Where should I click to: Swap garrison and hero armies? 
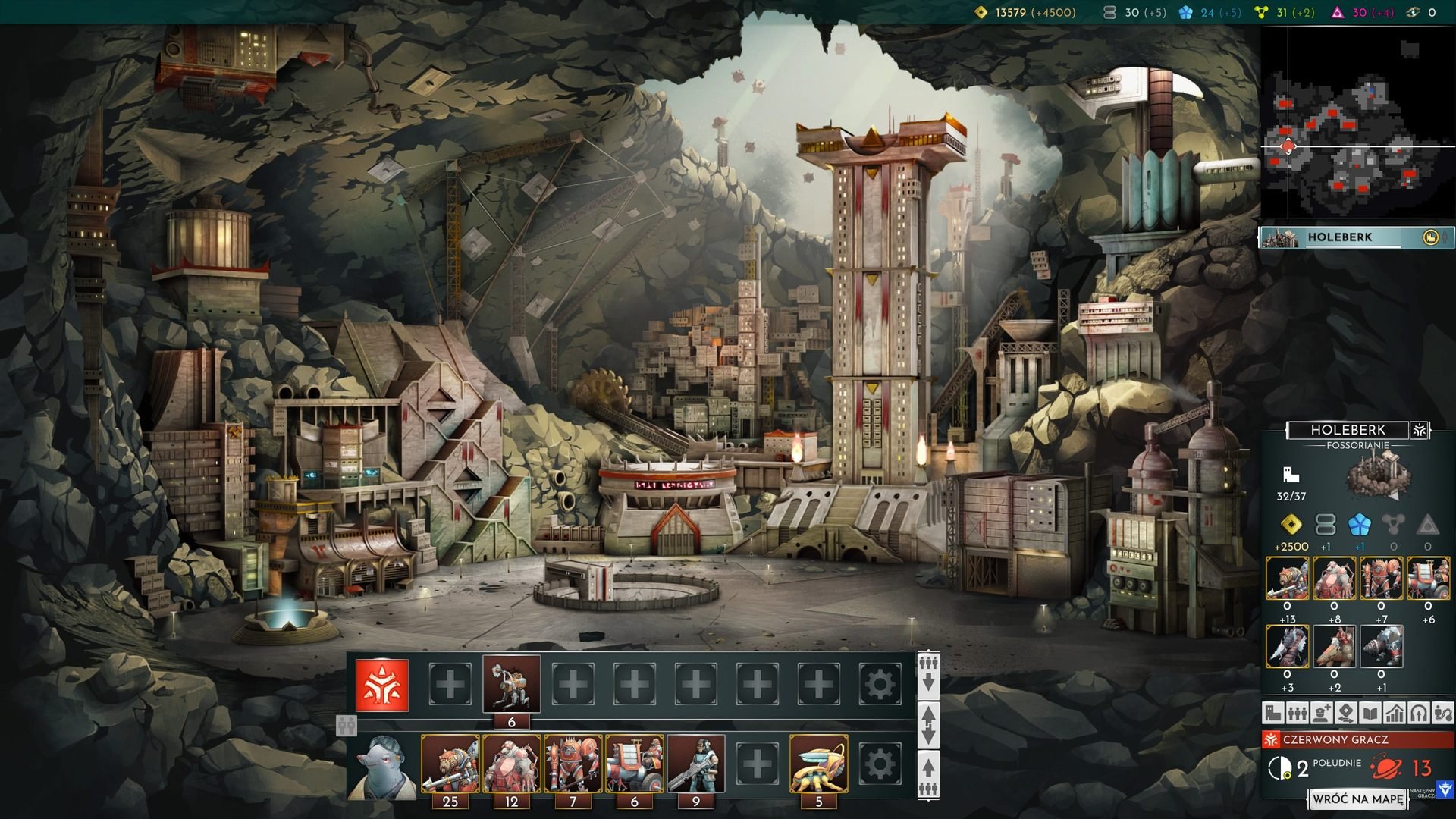[928, 725]
